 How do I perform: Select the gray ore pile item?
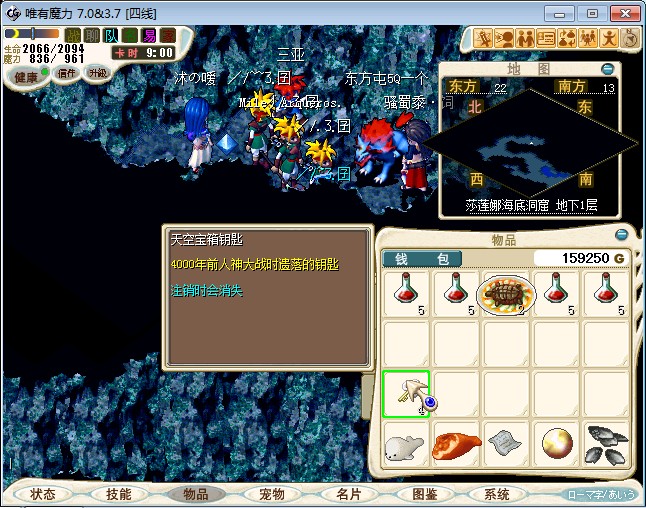(606, 444)
